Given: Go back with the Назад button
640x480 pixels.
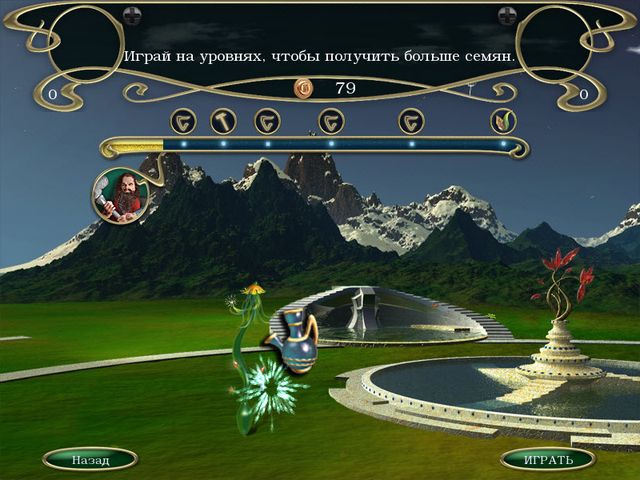Looking at the screenshot, I should pyautogui.click(x=90, y=460).
